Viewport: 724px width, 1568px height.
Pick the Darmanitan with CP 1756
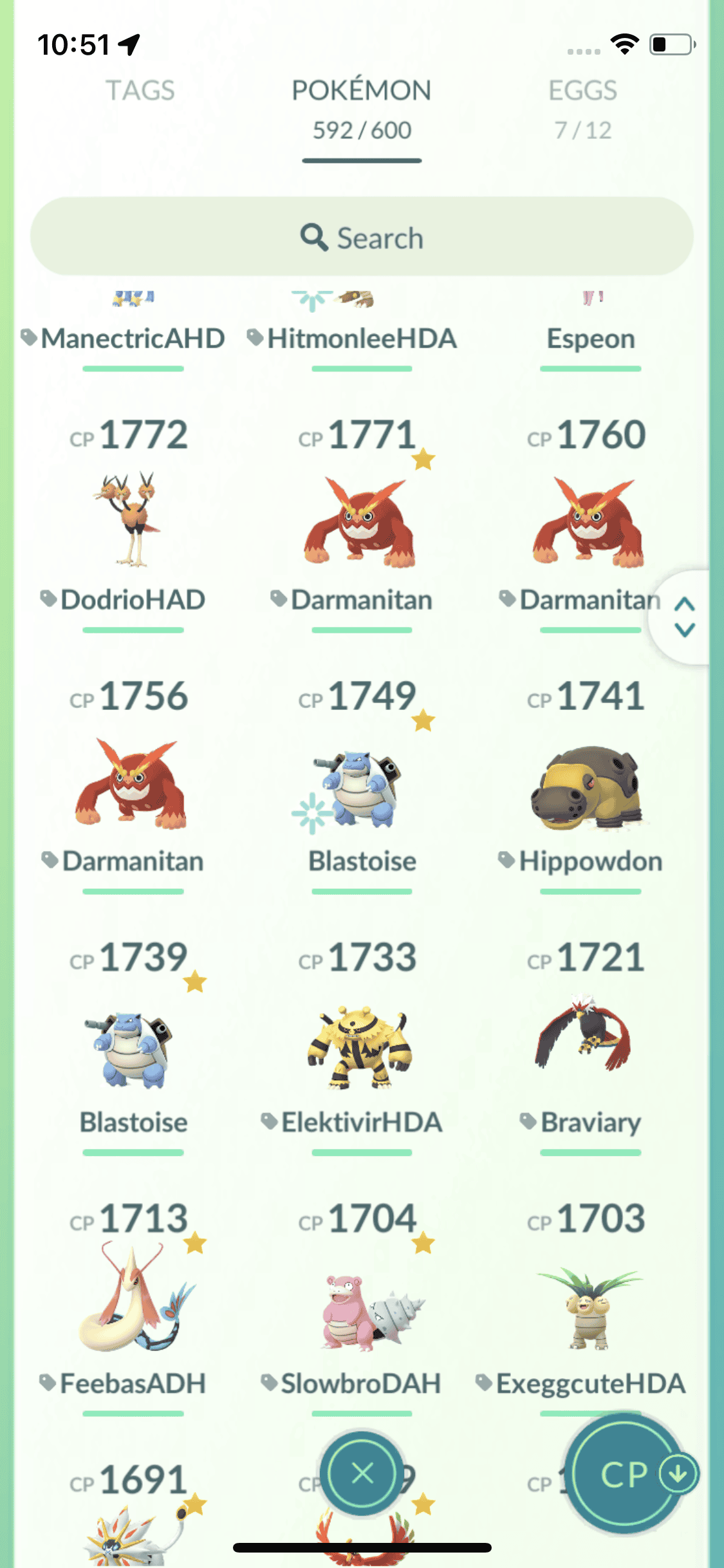pos(133,783)
